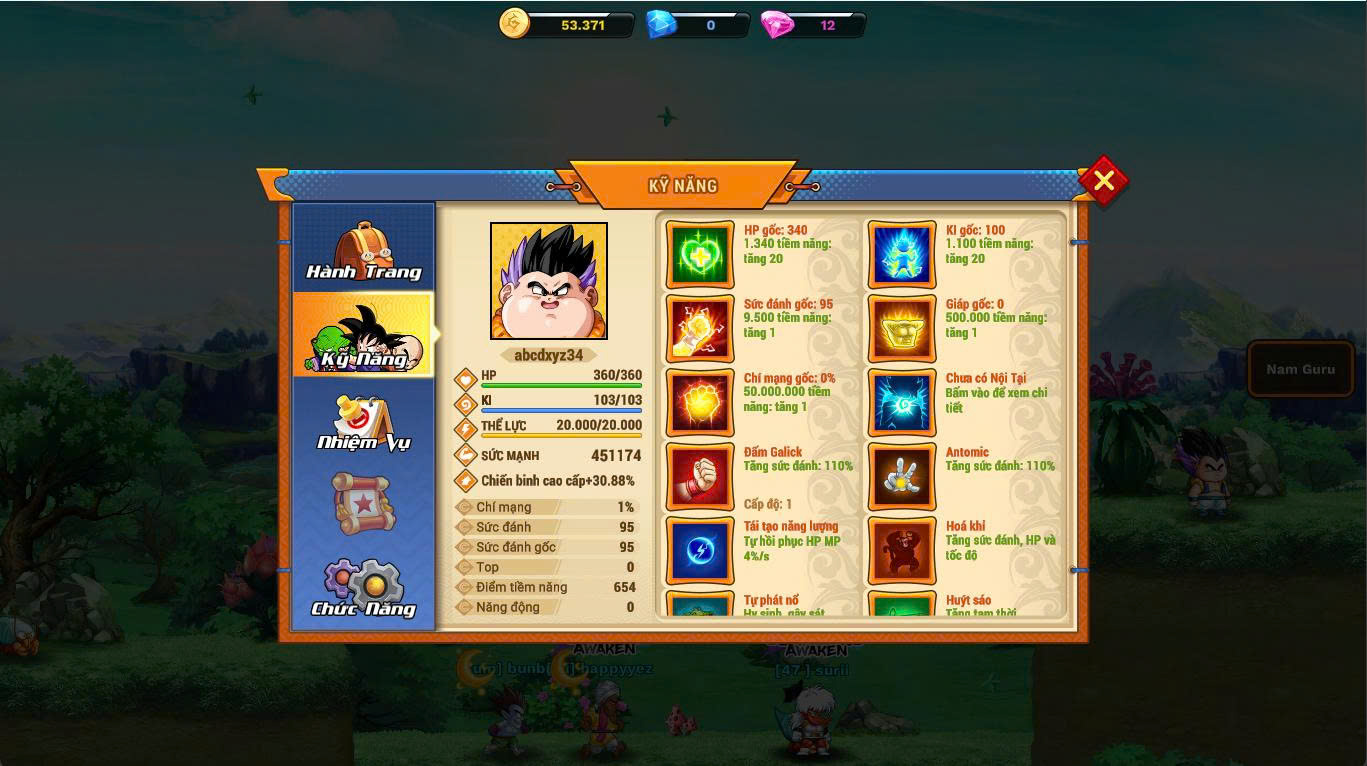Close the Kỹ Năng window
Screen dimensions: 1367x766
coord(1103,181)
